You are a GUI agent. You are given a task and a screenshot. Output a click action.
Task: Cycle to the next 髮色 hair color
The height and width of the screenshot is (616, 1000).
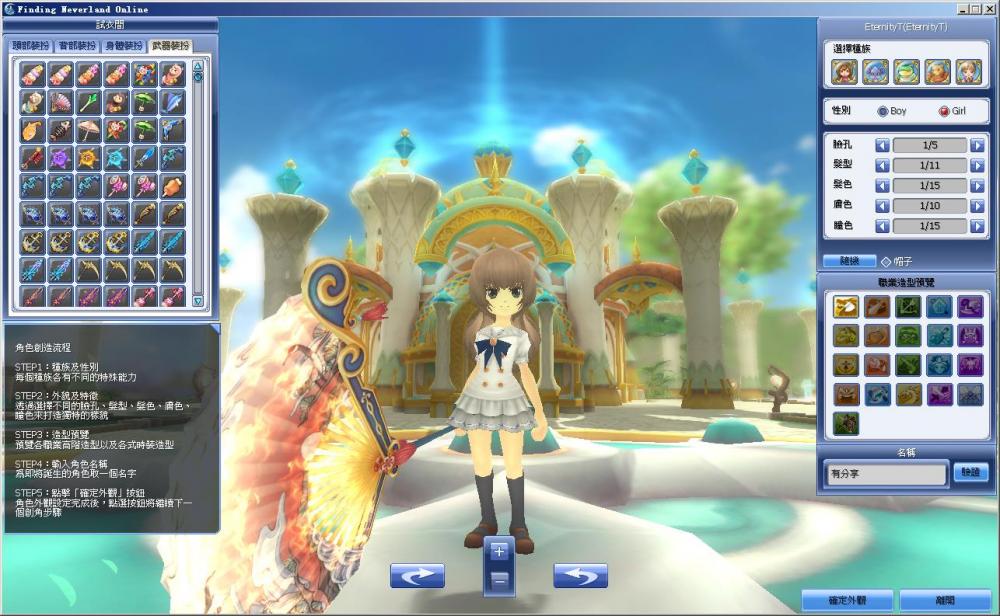coord(977,185)
